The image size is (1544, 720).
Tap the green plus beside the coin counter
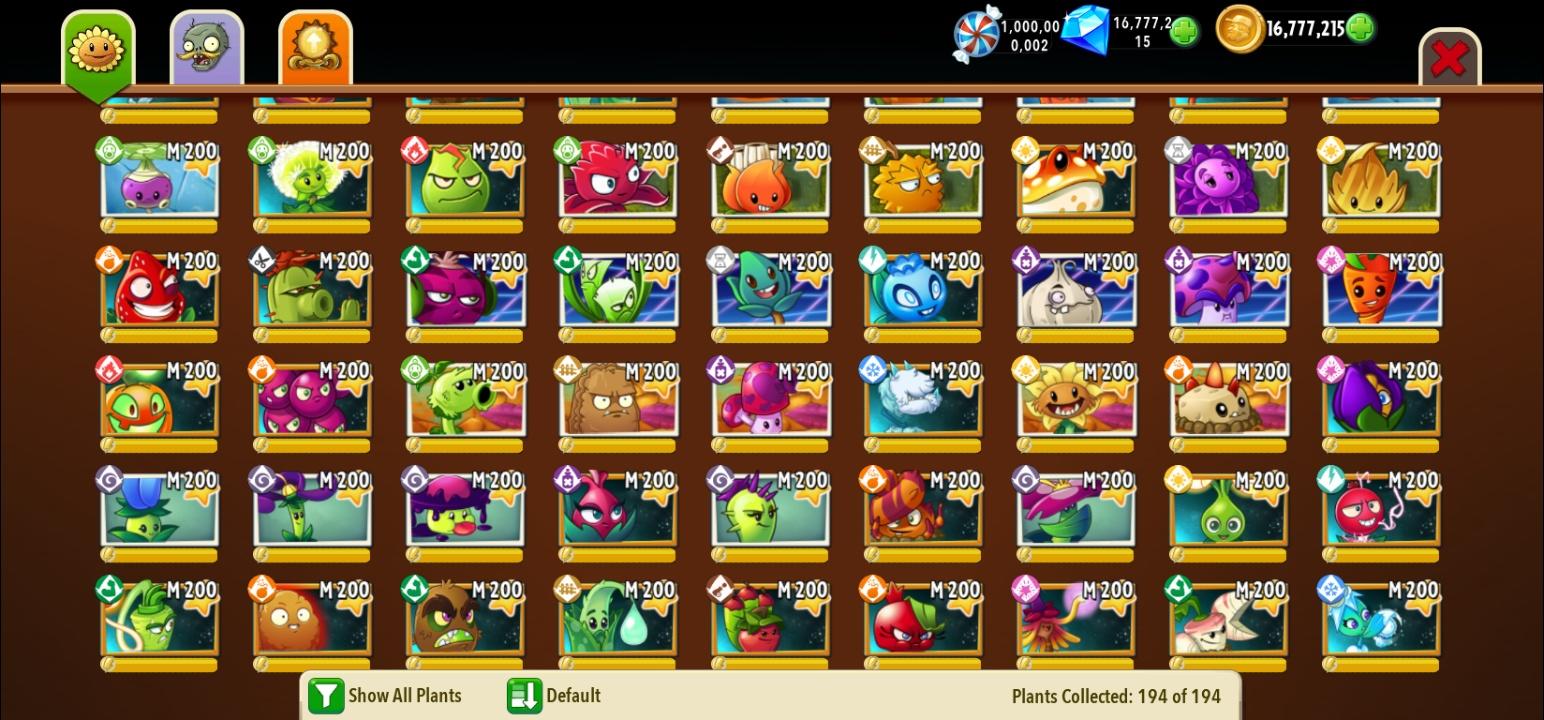[x=1359, y=29]
